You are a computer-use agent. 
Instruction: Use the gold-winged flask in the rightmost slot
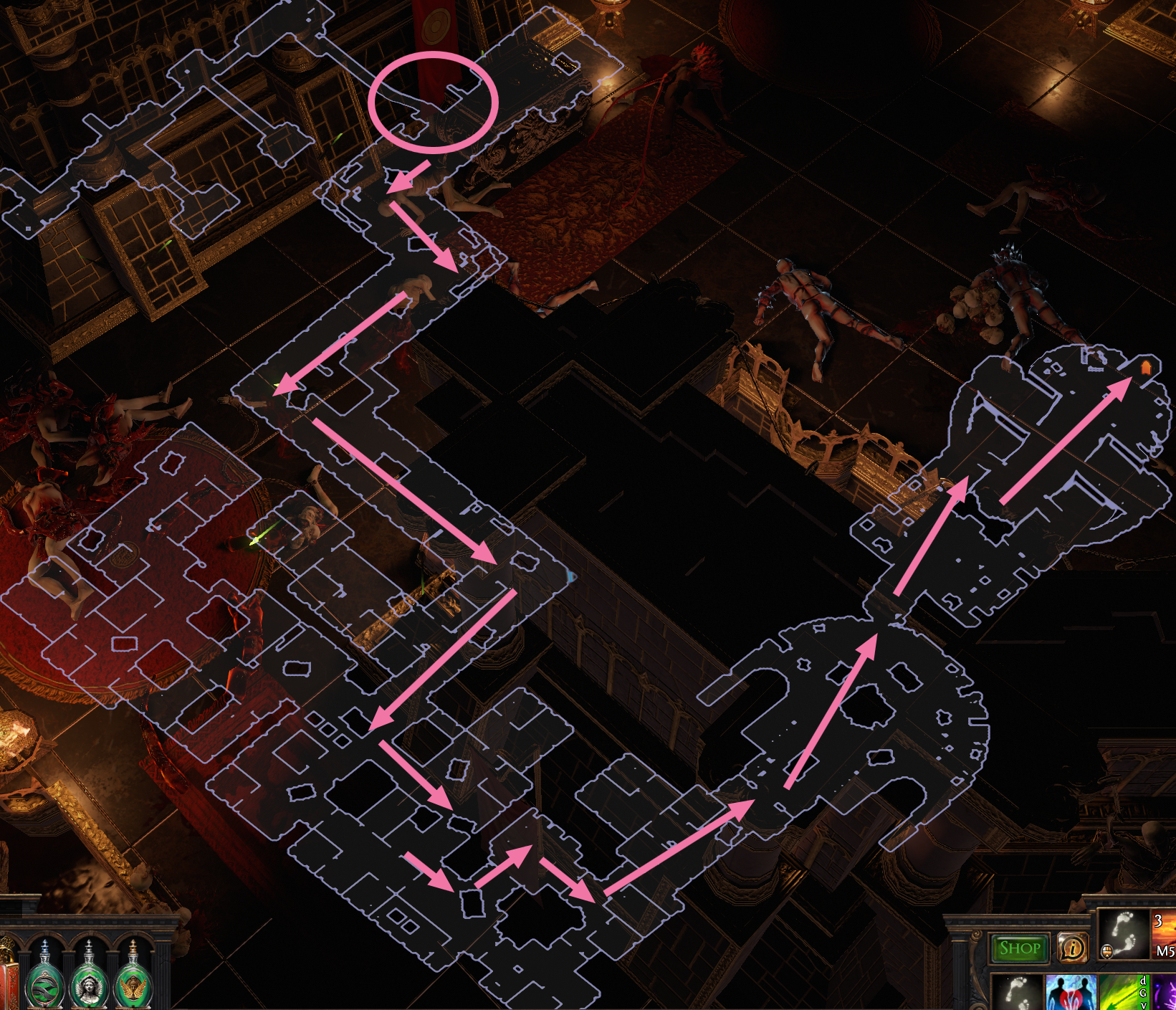tap(133, 982)
